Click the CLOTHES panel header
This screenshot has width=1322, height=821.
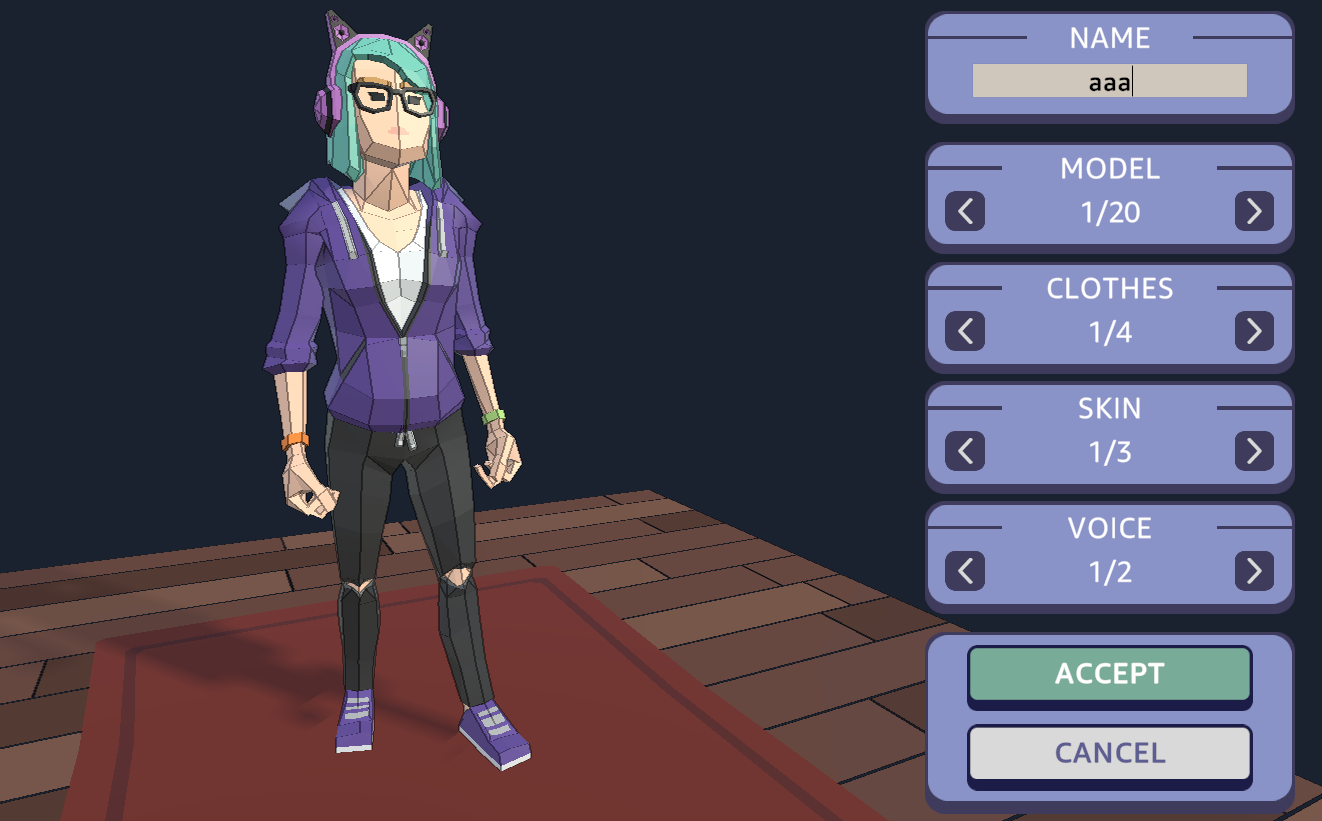(x=1110, y=289)
